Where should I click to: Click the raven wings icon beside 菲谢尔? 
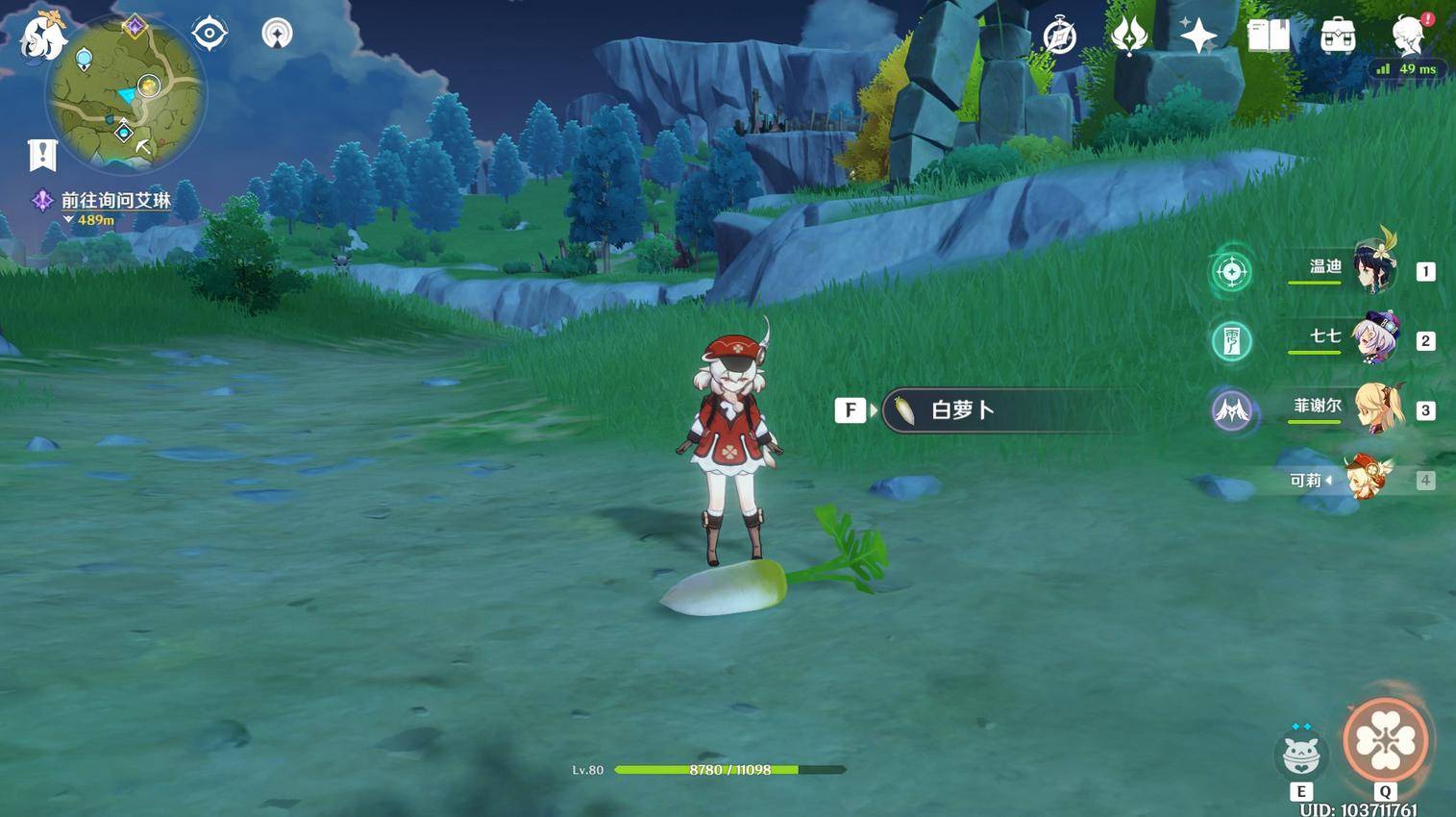click(1231, 411)
